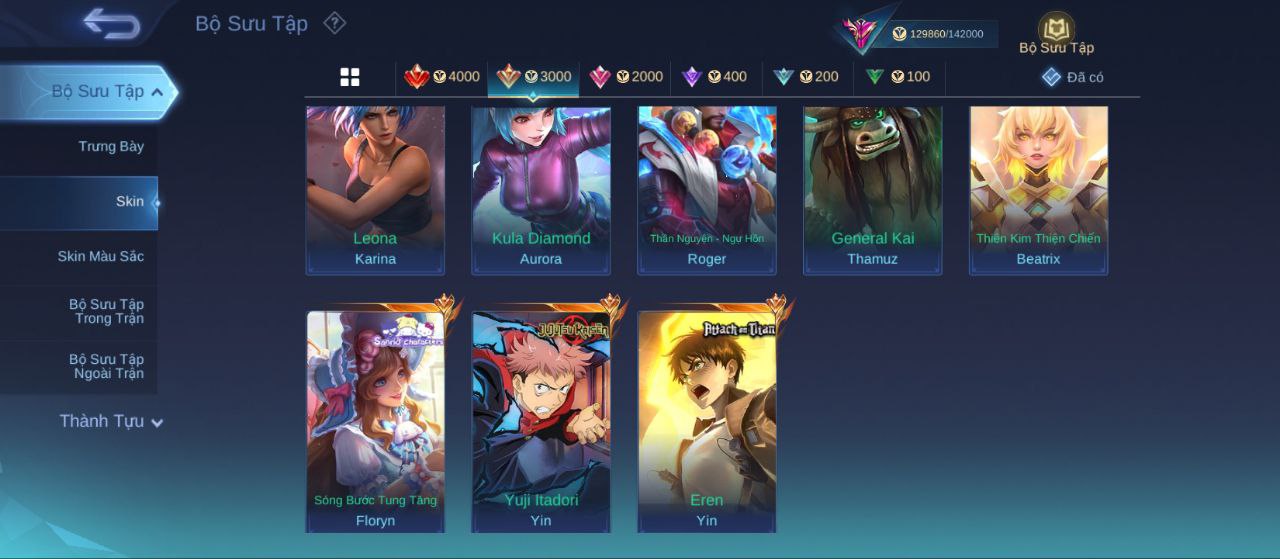Show all skins with the grid tab
This screenshot has height=559, width=1280.
click(350, 77)
